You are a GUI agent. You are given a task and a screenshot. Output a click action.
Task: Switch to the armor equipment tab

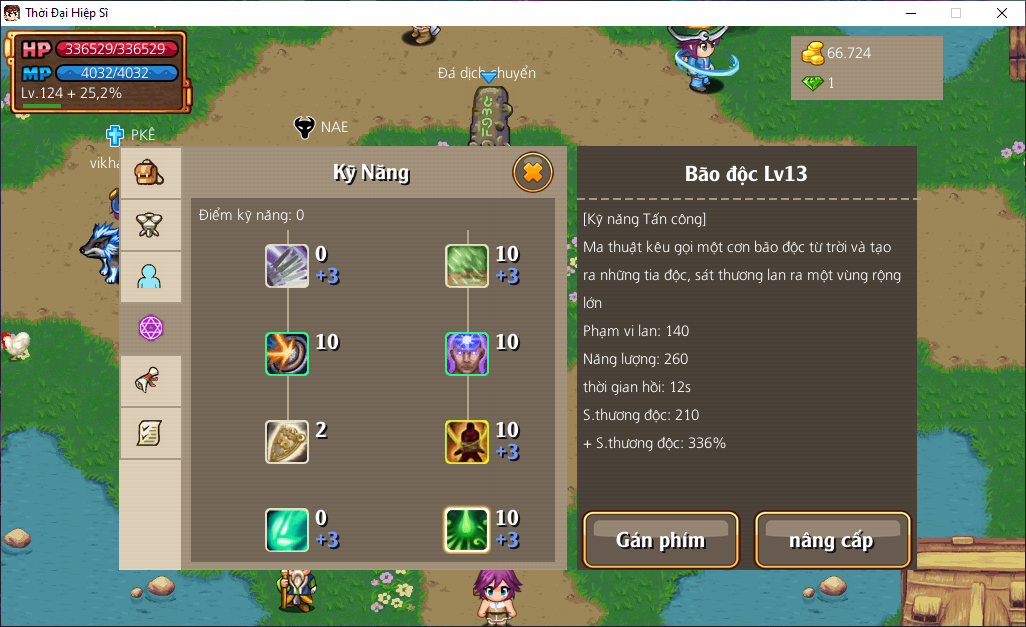[150, 225]
